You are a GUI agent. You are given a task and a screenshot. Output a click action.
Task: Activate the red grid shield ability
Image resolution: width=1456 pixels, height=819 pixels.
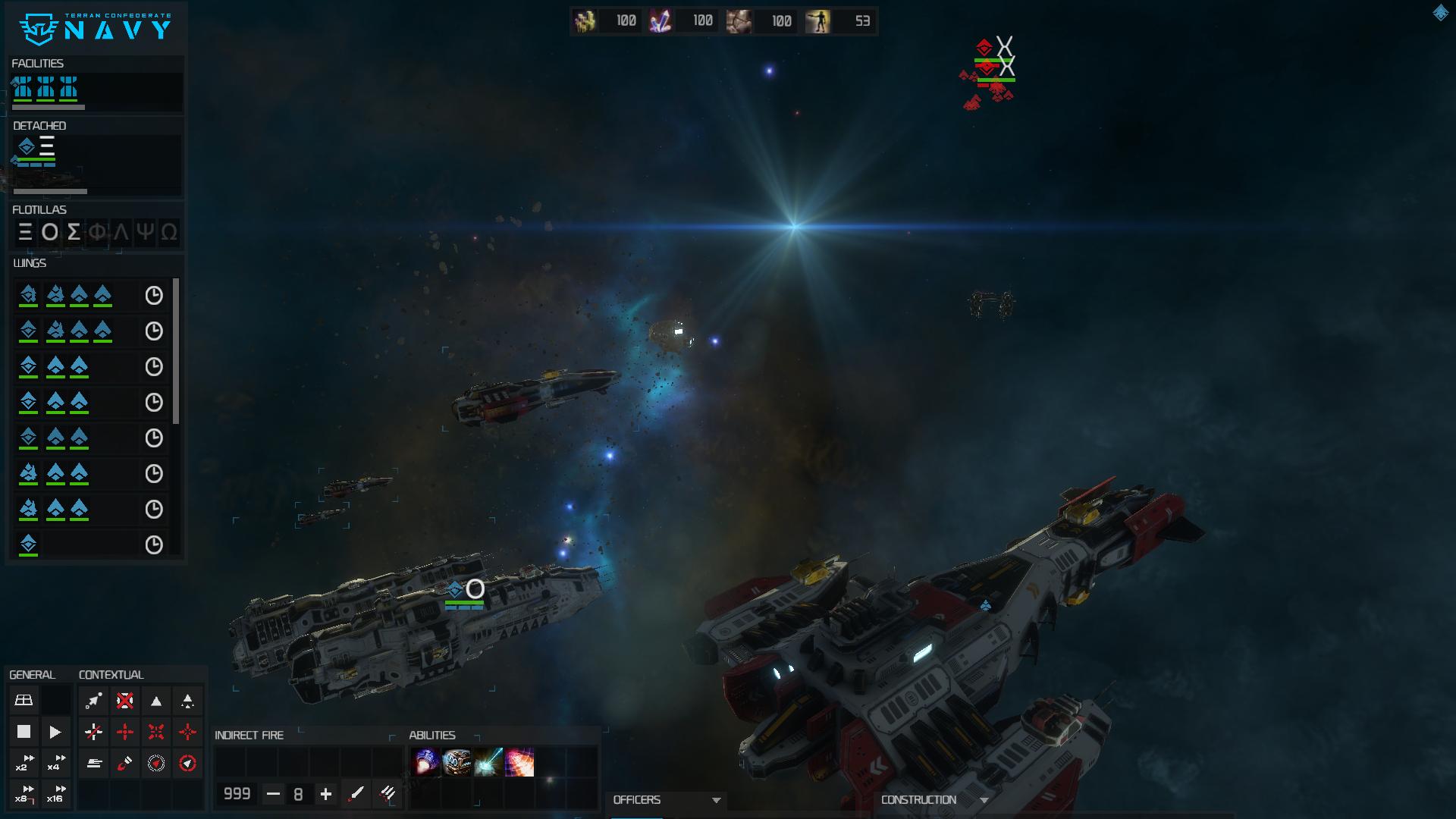[x=519, y=762]
